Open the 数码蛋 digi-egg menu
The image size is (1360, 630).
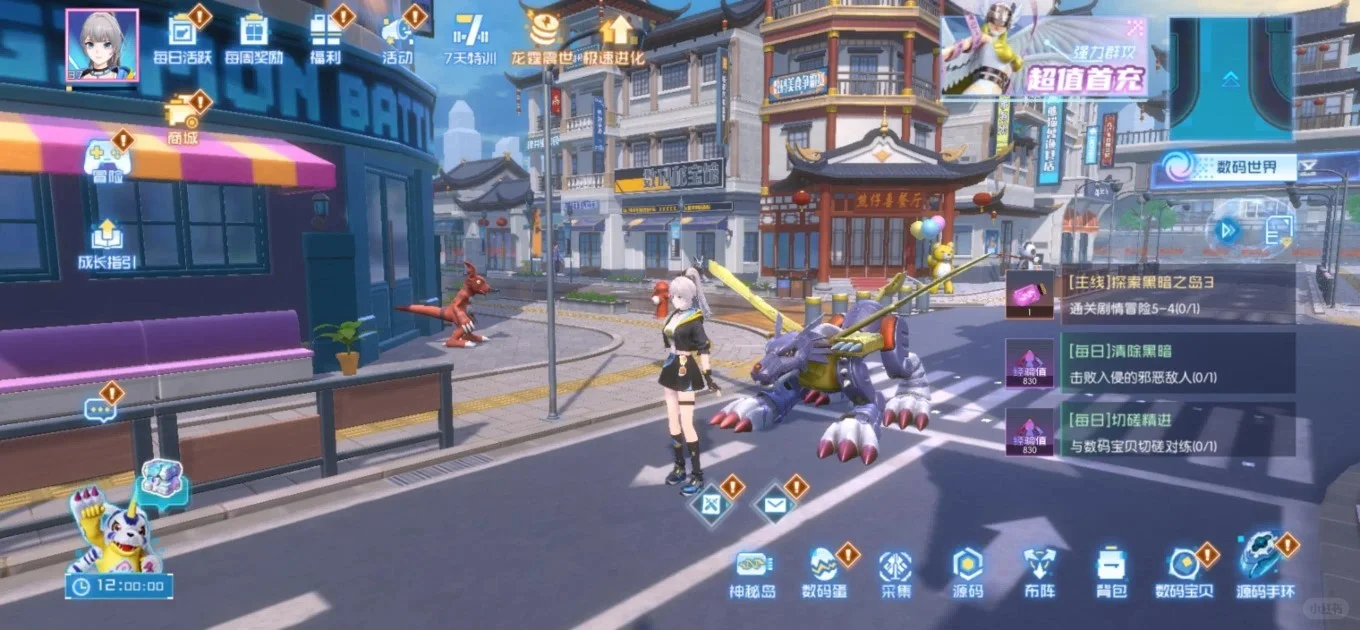click(x=825, y=573)
